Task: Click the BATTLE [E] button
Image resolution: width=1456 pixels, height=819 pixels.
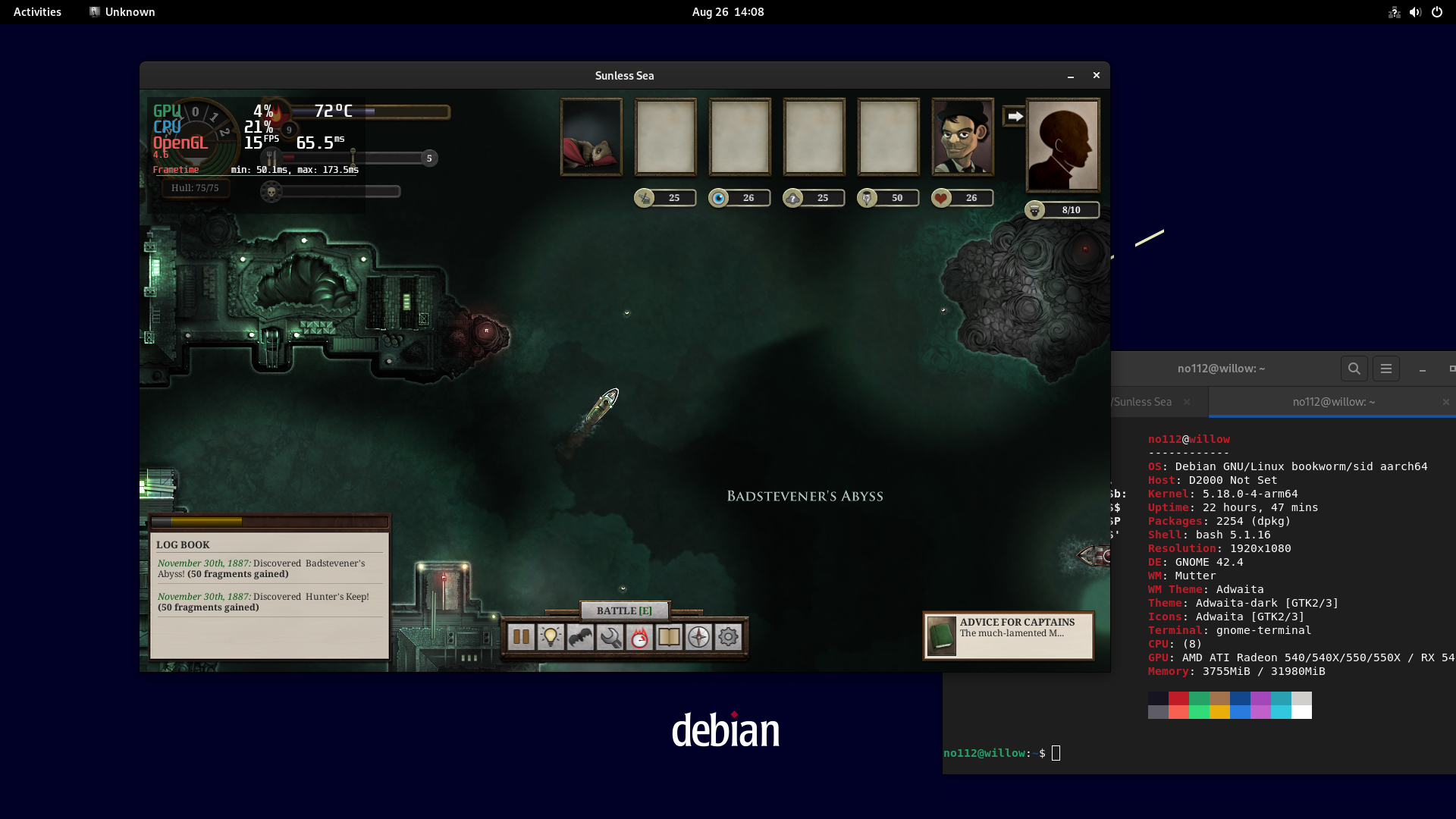Action: pyautogui.click(x=624, y=610)
